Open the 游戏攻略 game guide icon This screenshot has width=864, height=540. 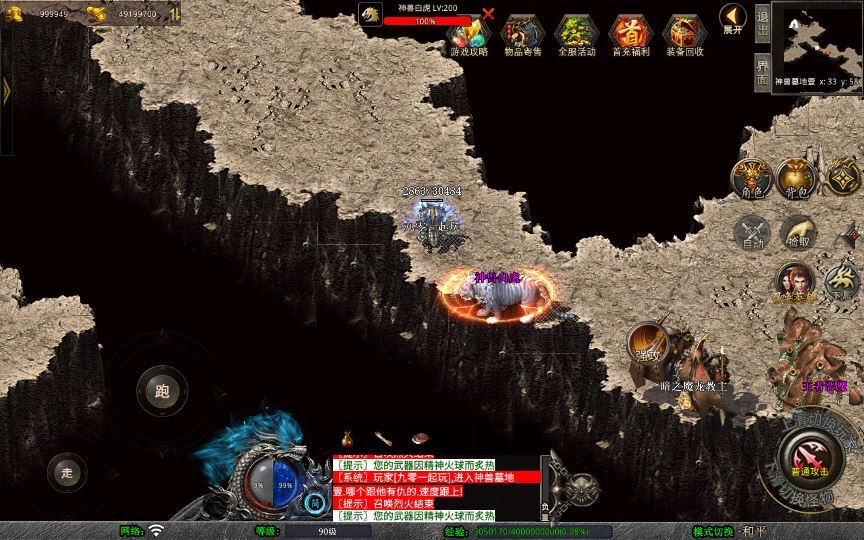click(469, 34)
